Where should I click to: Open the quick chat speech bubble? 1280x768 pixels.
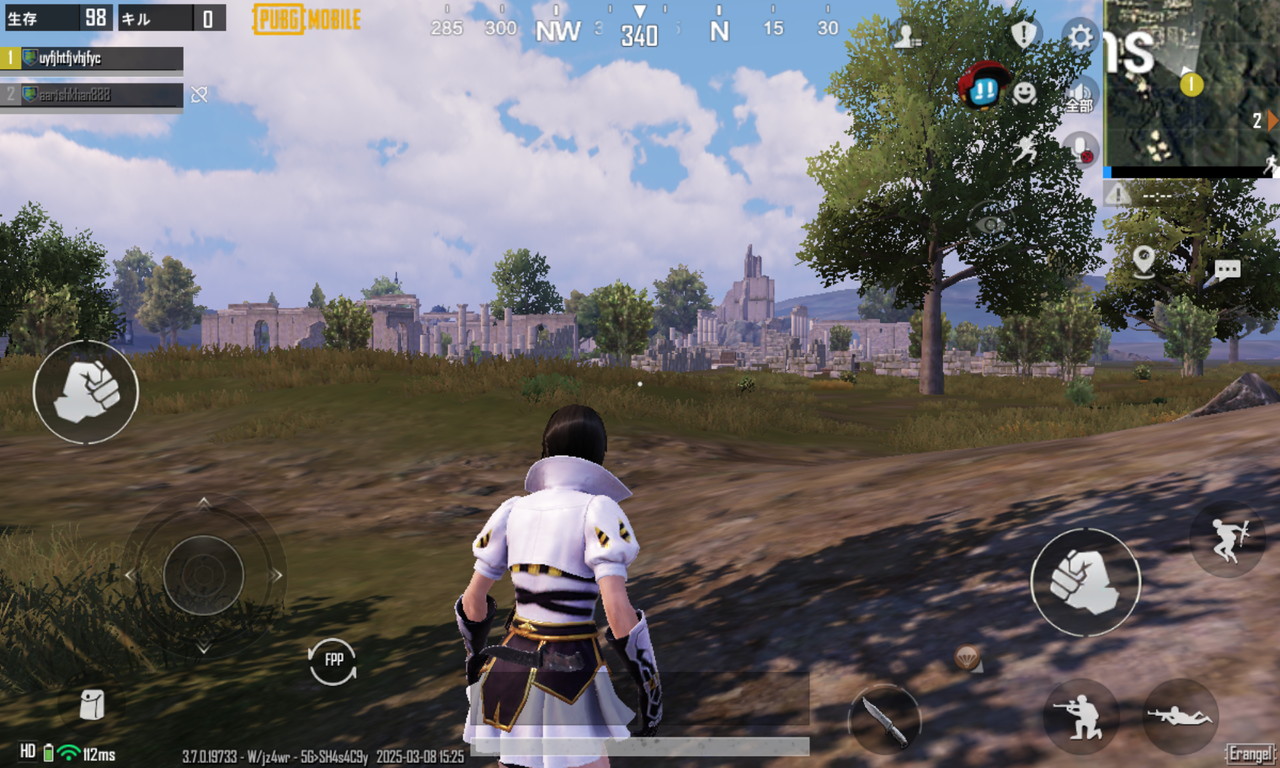1226,270
